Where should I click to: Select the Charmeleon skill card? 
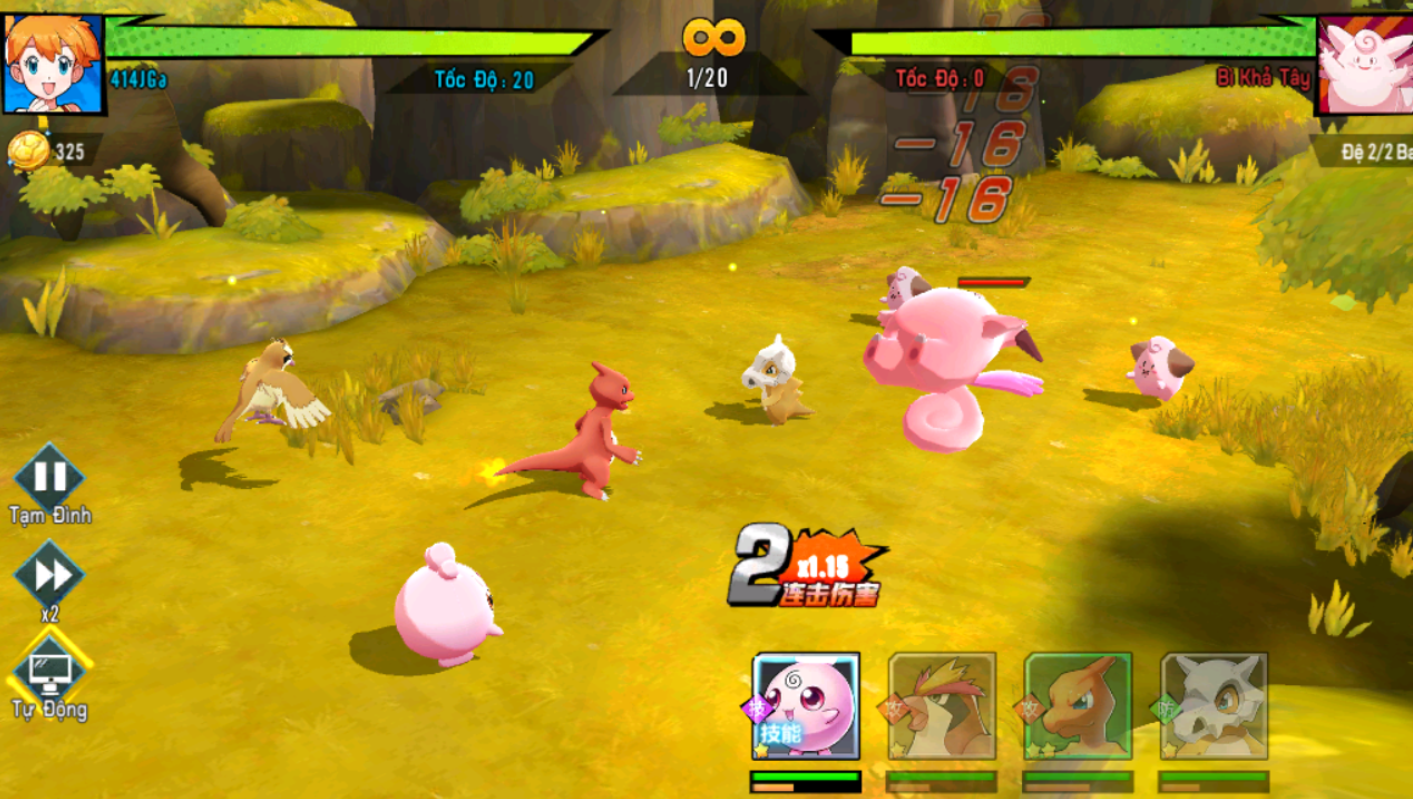[1078, 706]
